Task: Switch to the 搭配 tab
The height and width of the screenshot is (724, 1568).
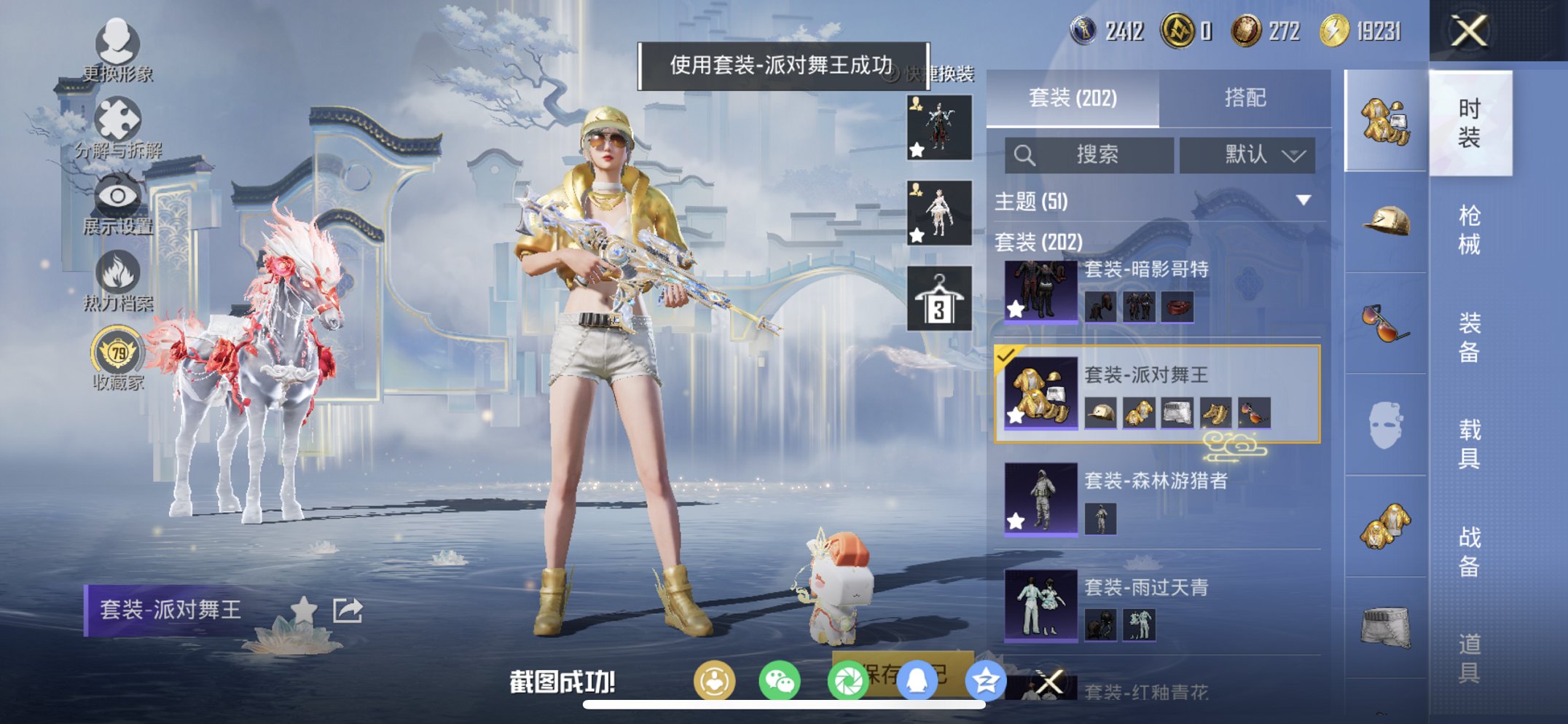Action: [1247, 98]
